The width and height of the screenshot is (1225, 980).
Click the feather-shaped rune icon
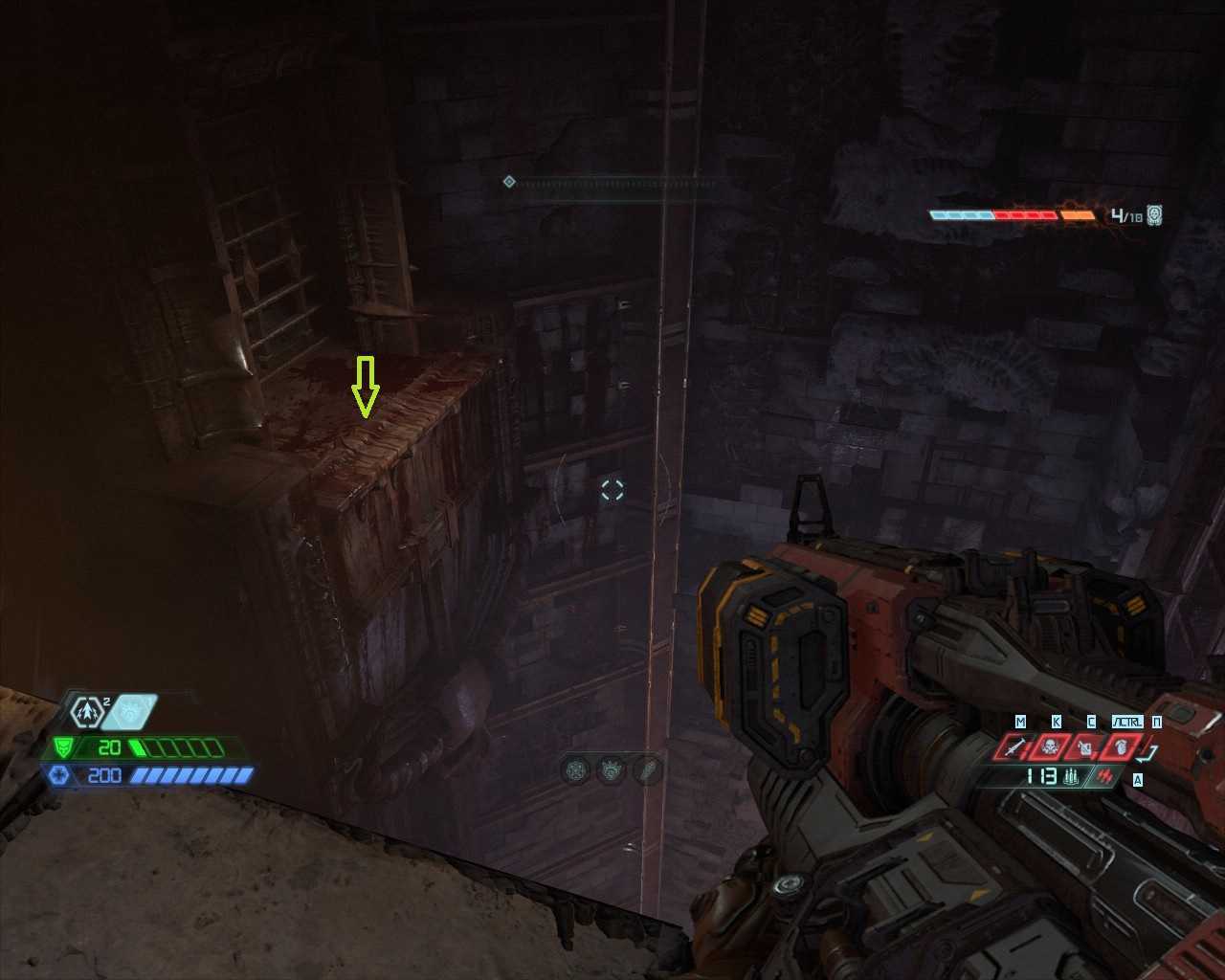tap(648, 769)
